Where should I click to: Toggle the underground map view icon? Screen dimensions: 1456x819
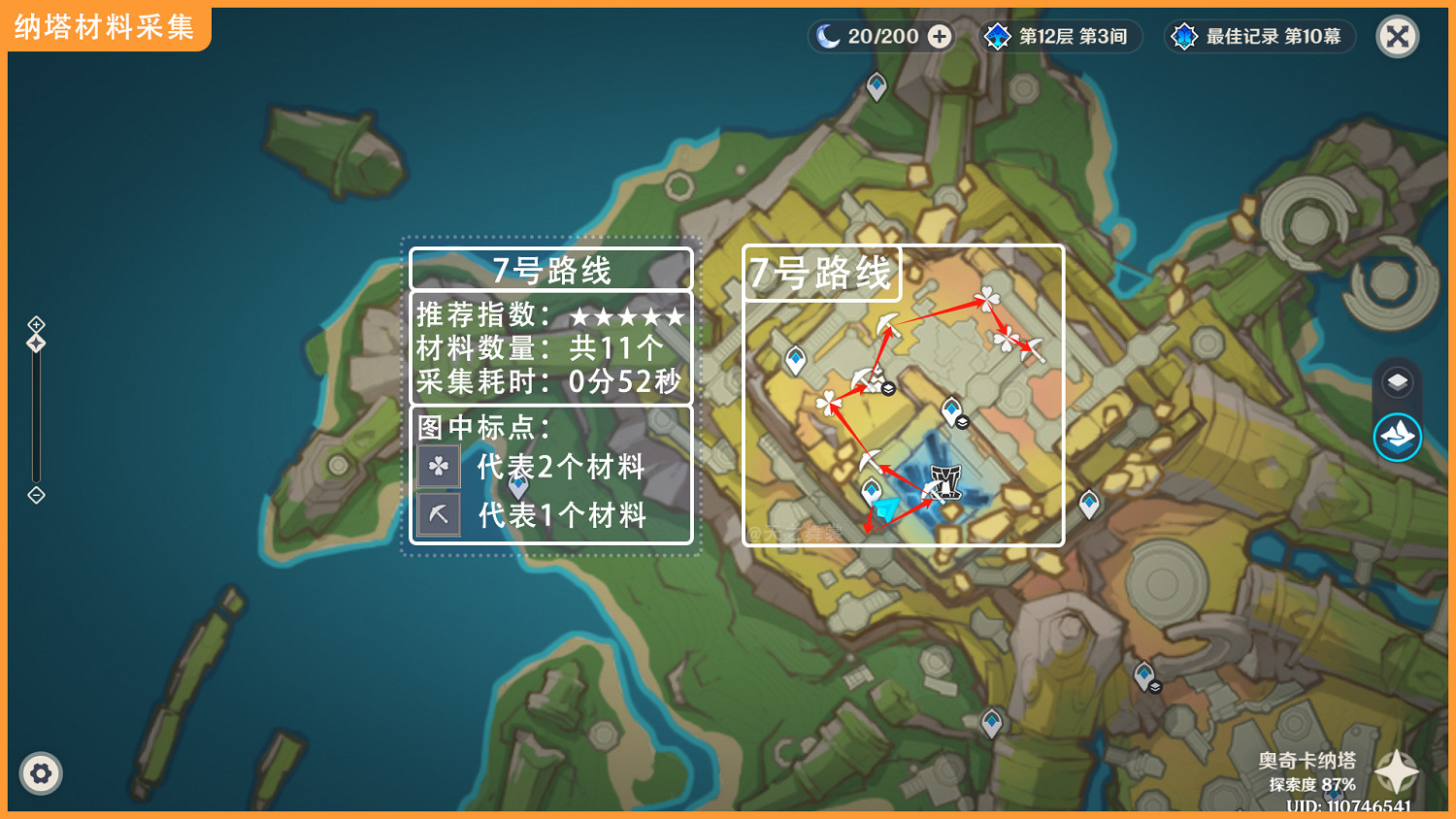click(x=1396, y=436)
